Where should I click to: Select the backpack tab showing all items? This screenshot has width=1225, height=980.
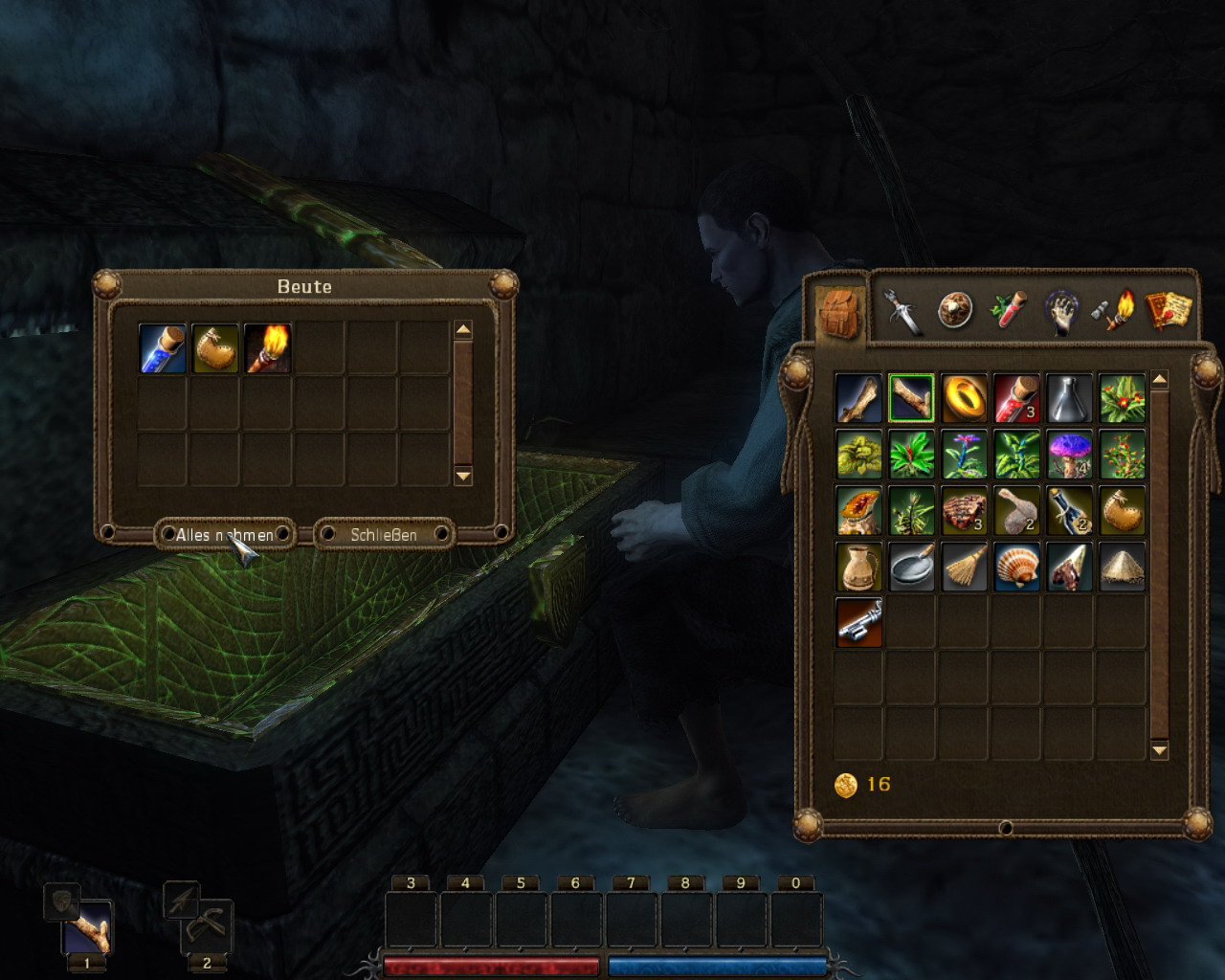click(839, 312)
